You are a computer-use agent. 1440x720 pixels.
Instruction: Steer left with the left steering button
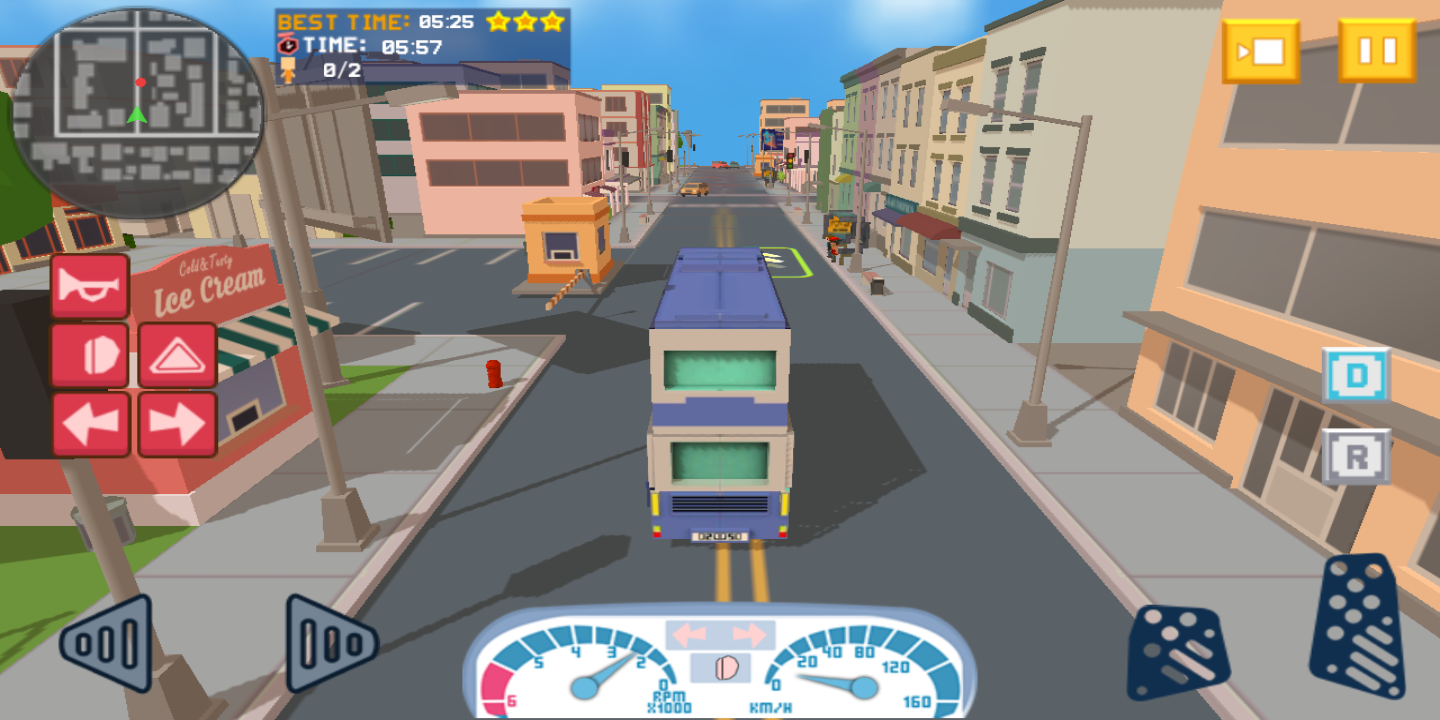[x=106, y=643]
